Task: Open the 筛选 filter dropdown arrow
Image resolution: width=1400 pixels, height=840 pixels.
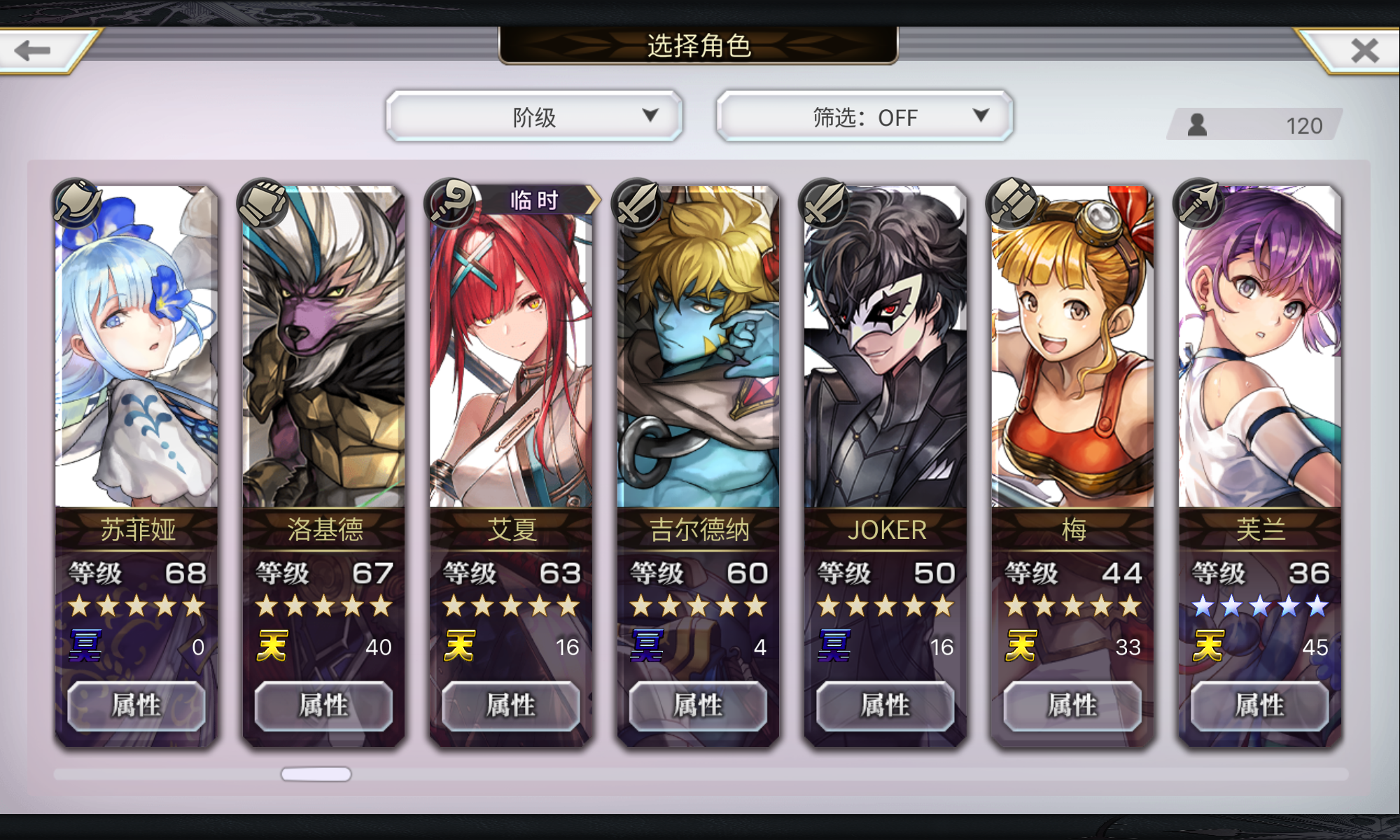Action: pyautogui.click(x=983, y=116)
